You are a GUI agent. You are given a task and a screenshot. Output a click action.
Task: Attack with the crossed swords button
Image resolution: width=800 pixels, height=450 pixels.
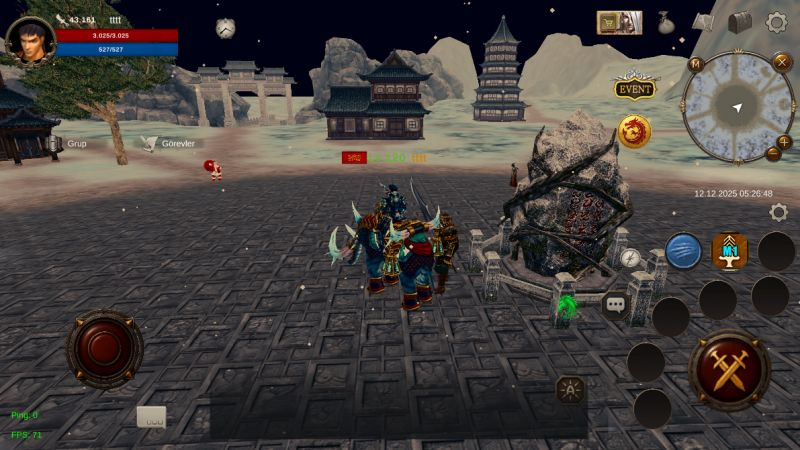pos(729,369)
